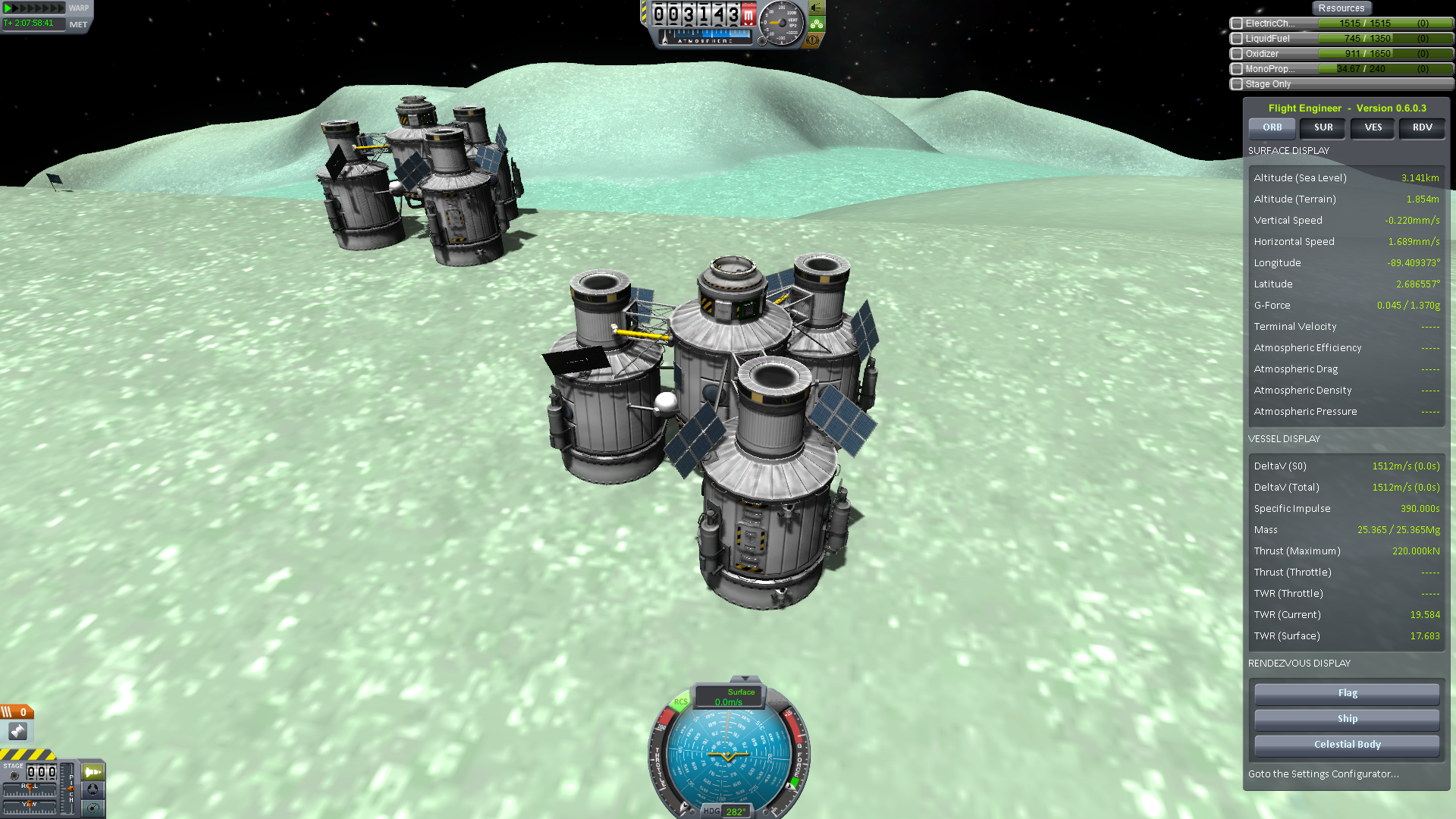Open the Settings Configurator link
Viewport: 1456px width, 819px height.
point(1323,774)
